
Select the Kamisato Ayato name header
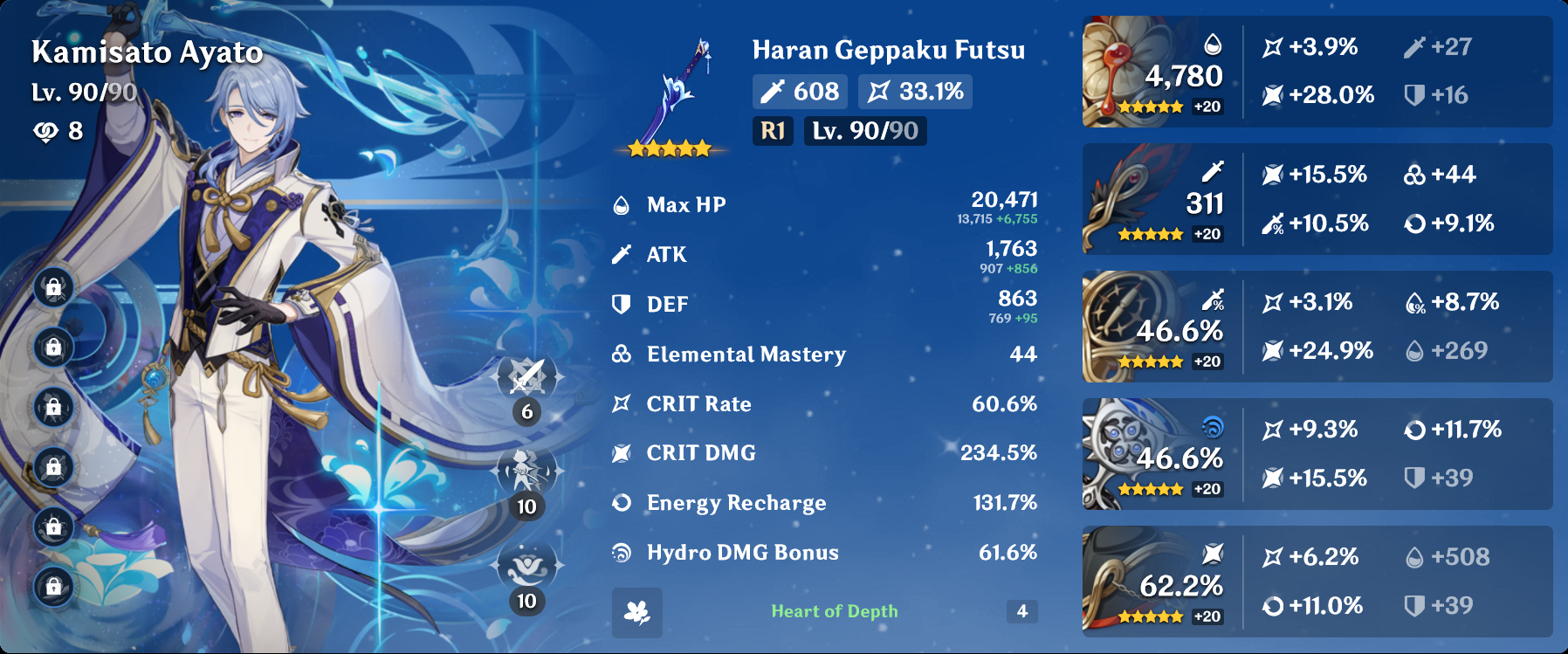point(145,52)
